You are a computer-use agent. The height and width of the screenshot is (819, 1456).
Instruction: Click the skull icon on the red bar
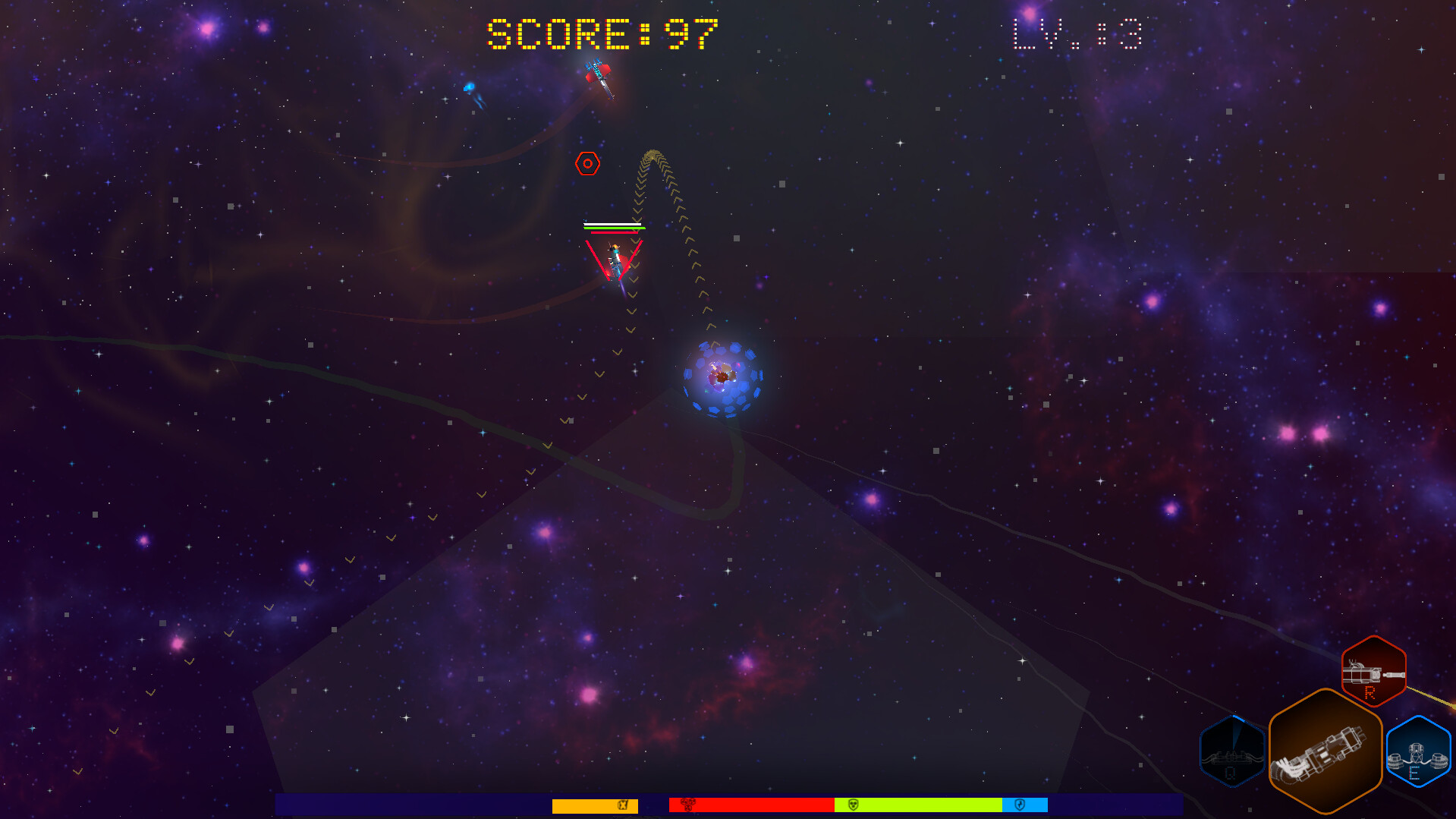[x=688, y=805]
